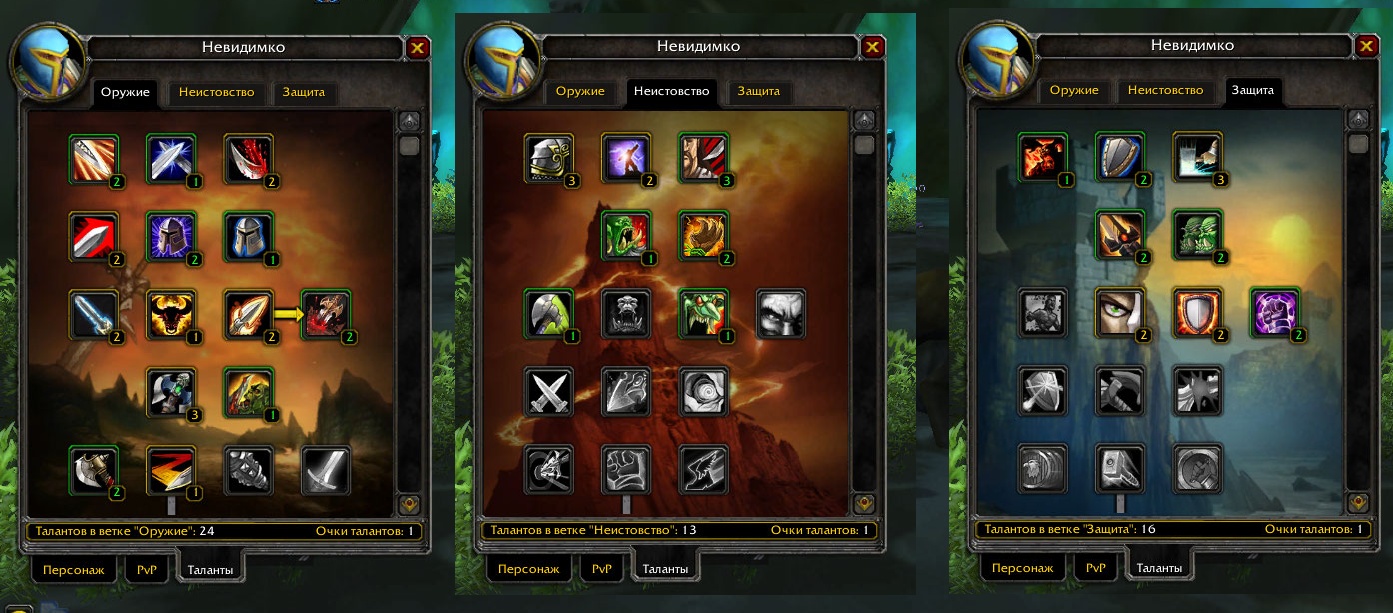Select the greyed-out sword specialization talent
The height and width of the screenshot is (613, 1393).
[326, 468]
